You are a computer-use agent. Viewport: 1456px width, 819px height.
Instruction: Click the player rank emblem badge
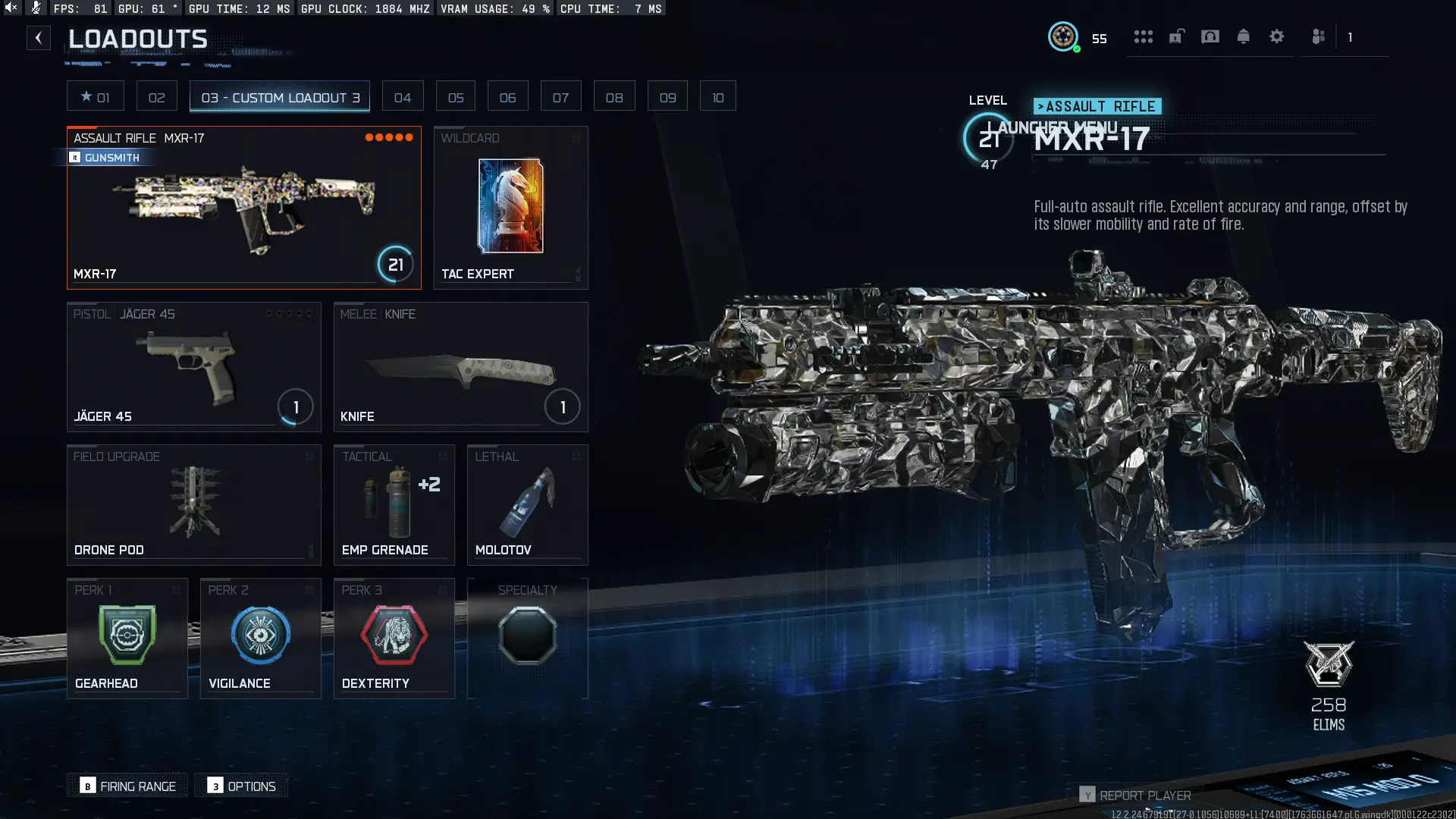pos(1064,36)
